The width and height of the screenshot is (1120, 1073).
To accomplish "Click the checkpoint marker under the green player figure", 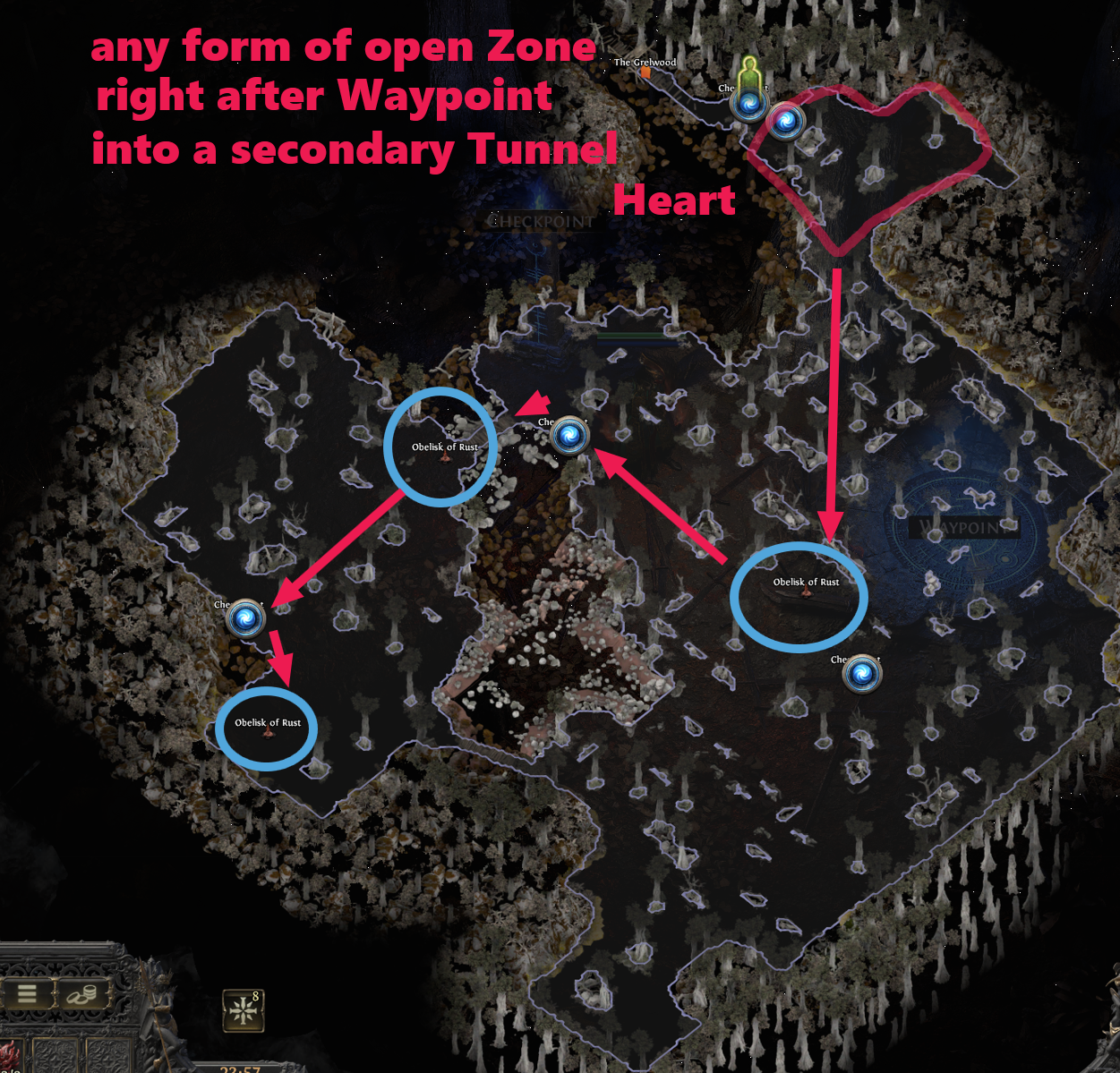I will click(749, 106).
